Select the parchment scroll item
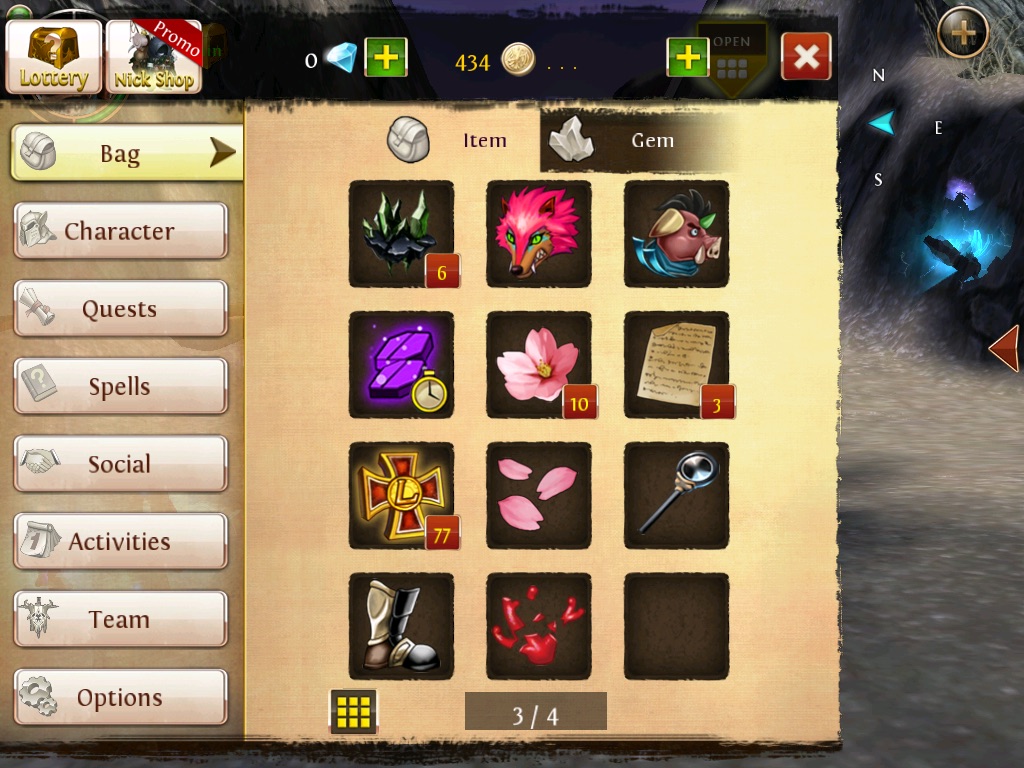 coord(676,364)
